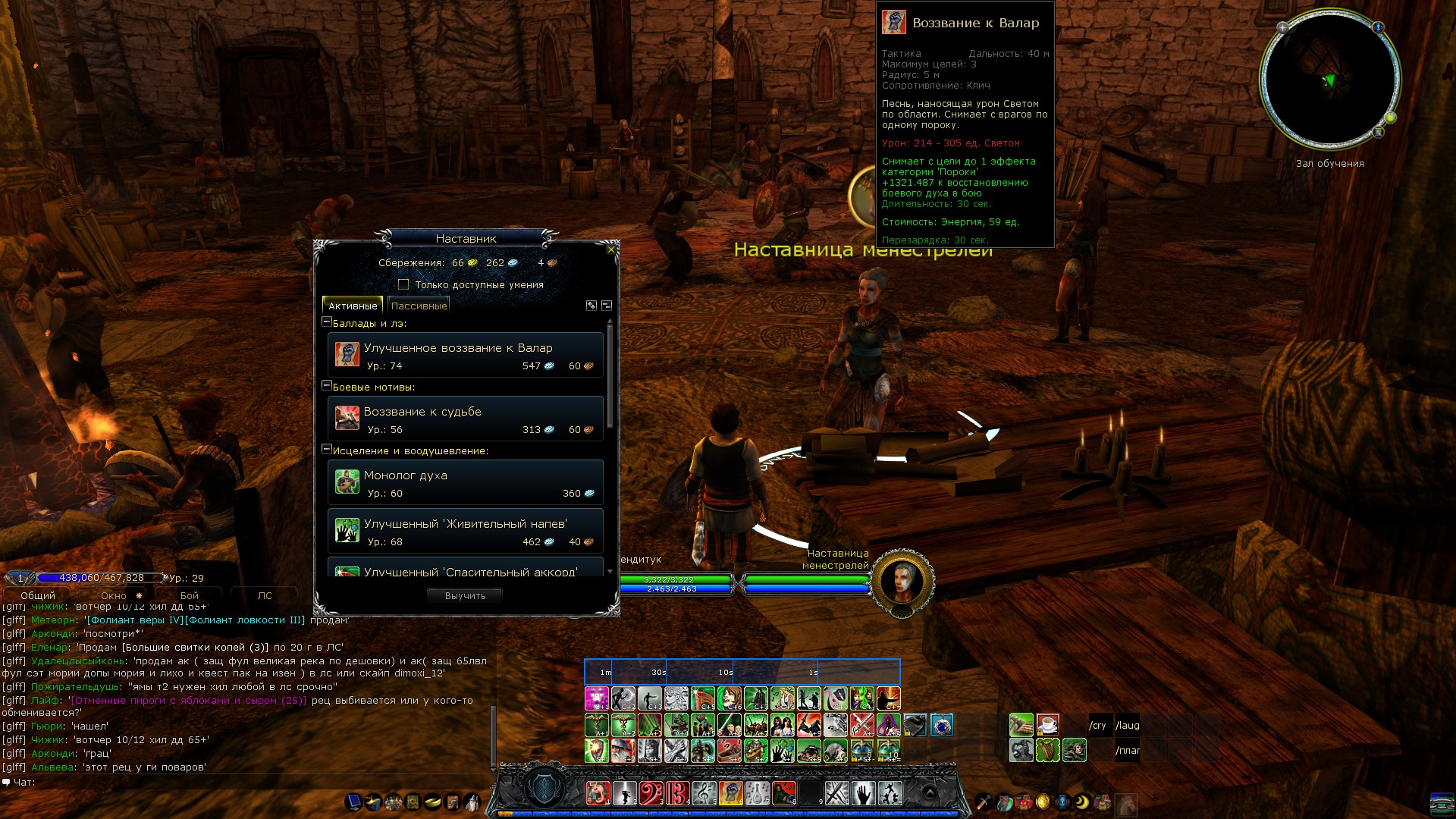Viewport: 1456px width, 819px height.
Task: Select the Активные tab
Action: tap(353, 306)
